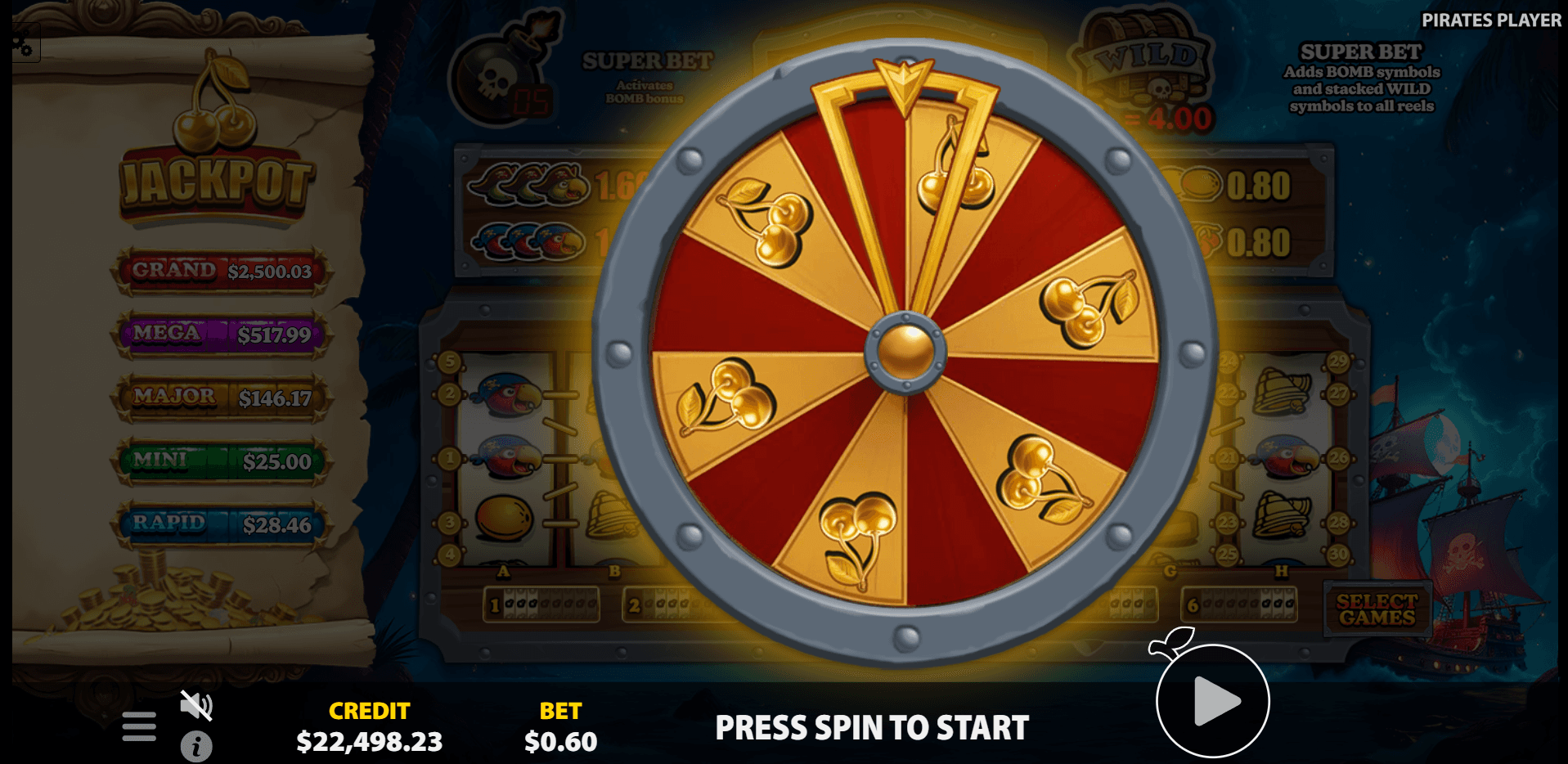Show the game info page
The image size is (1568, 764).
pyautogui.click(x=196, y=746)
